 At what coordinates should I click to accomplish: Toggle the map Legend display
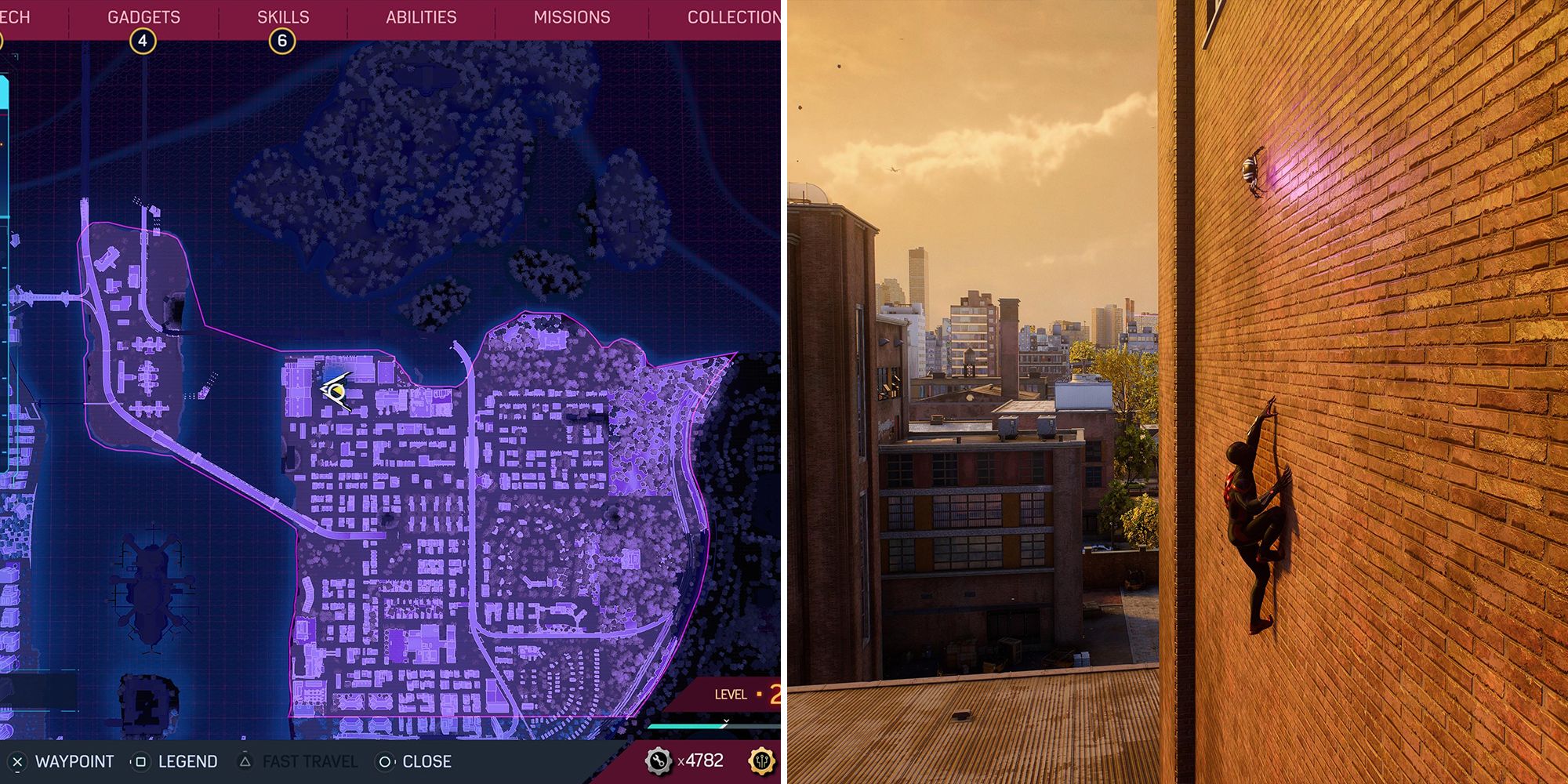click(x=188, y=760)
